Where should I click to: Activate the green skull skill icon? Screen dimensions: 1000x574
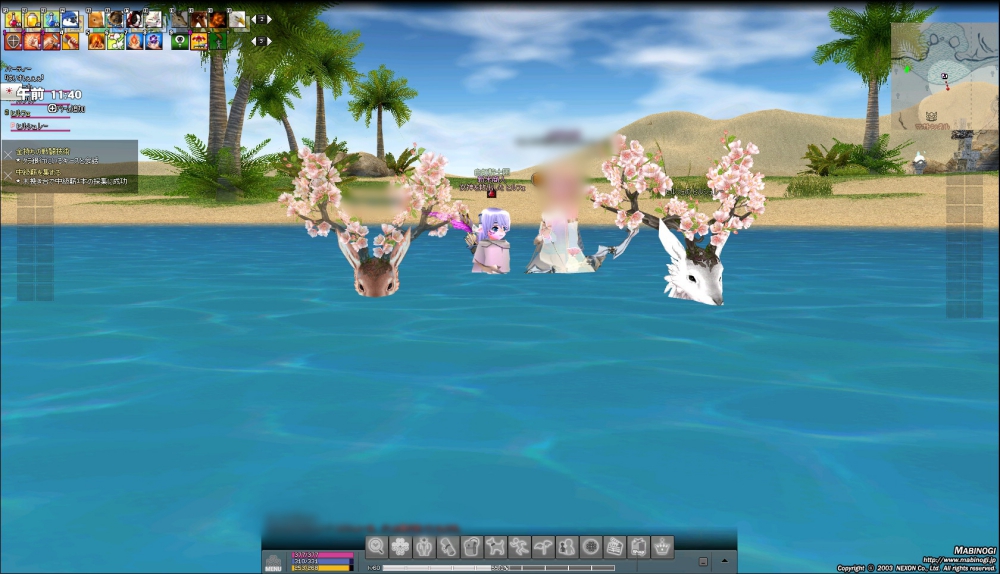pos(179,41)
